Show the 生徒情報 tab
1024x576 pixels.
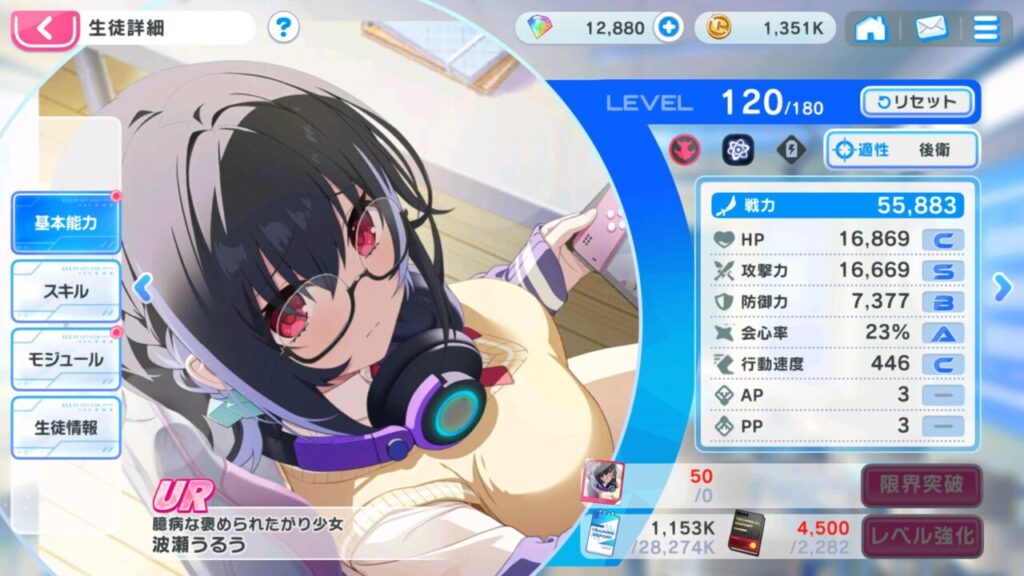click(66, 428)
